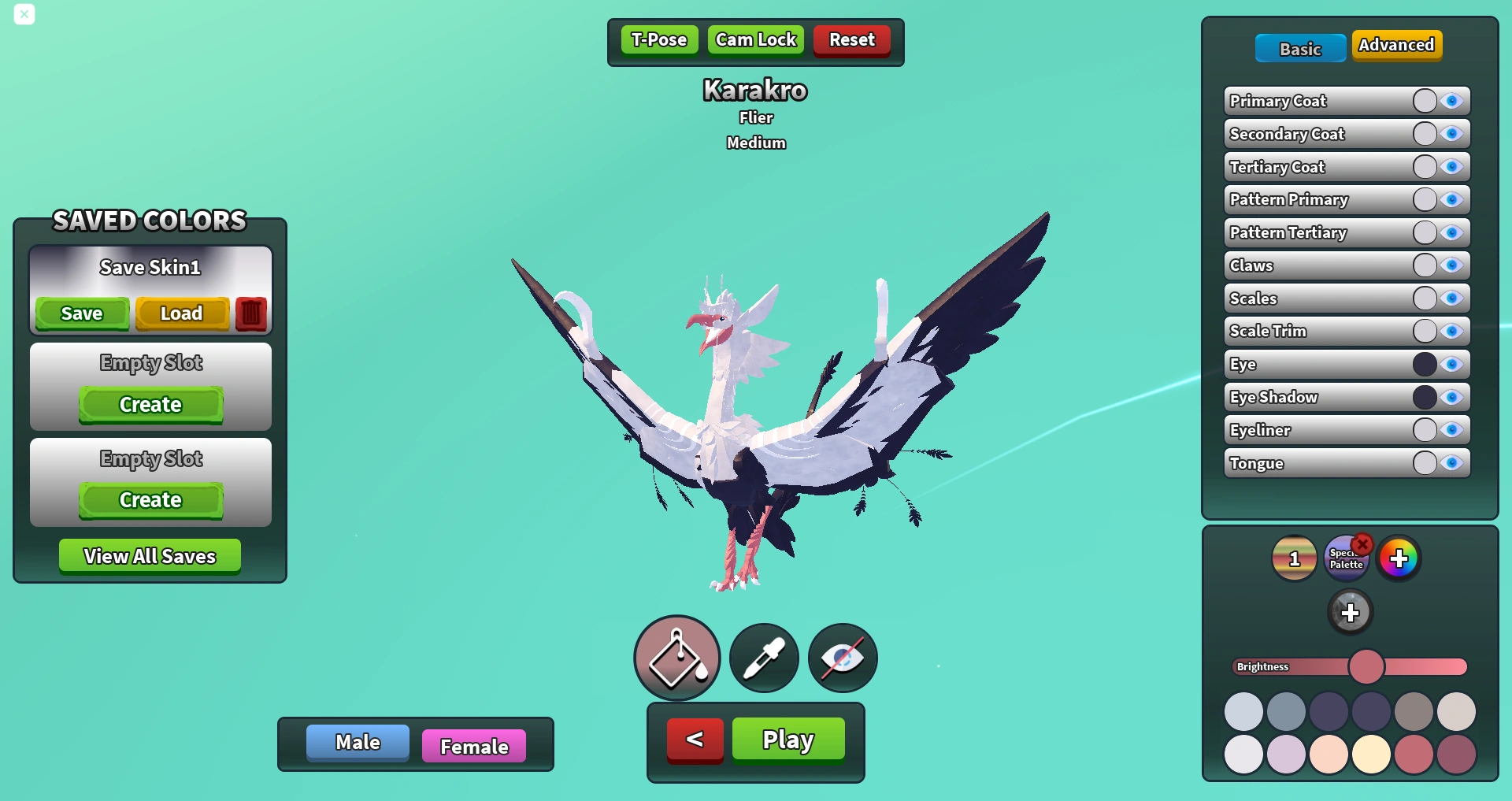Image resolution: width=1512 pixels, height=801 pixels.
Task: Add a new saved color with plus icon
Action: click(1351, 611)
